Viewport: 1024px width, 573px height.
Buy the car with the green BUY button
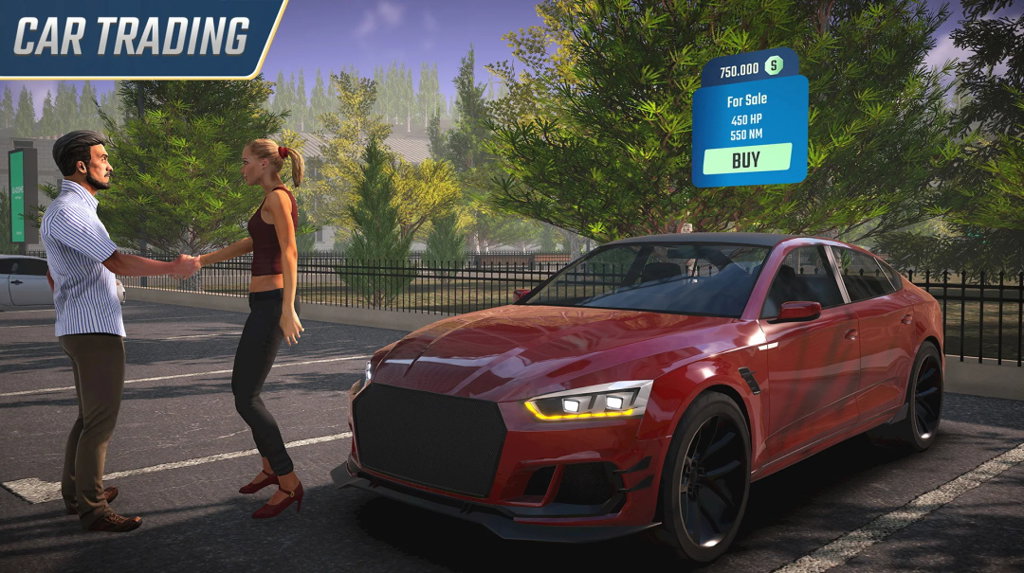pos(746,159)
